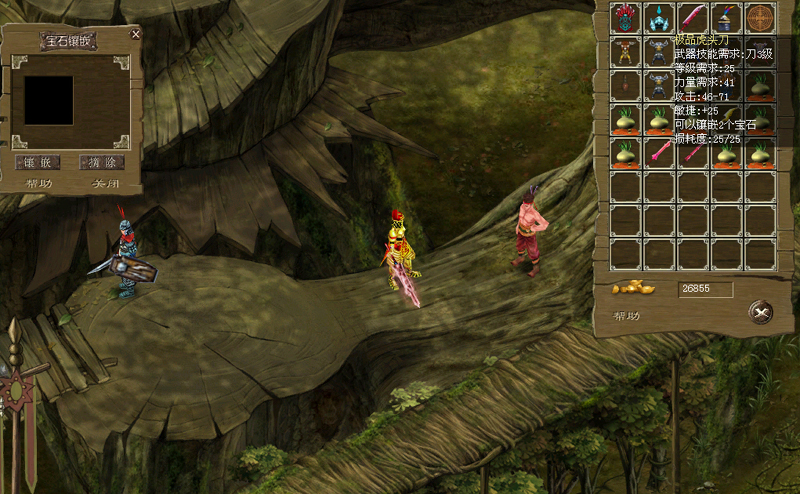Close the gem inlay panel with its X

(x=136, y=34)
